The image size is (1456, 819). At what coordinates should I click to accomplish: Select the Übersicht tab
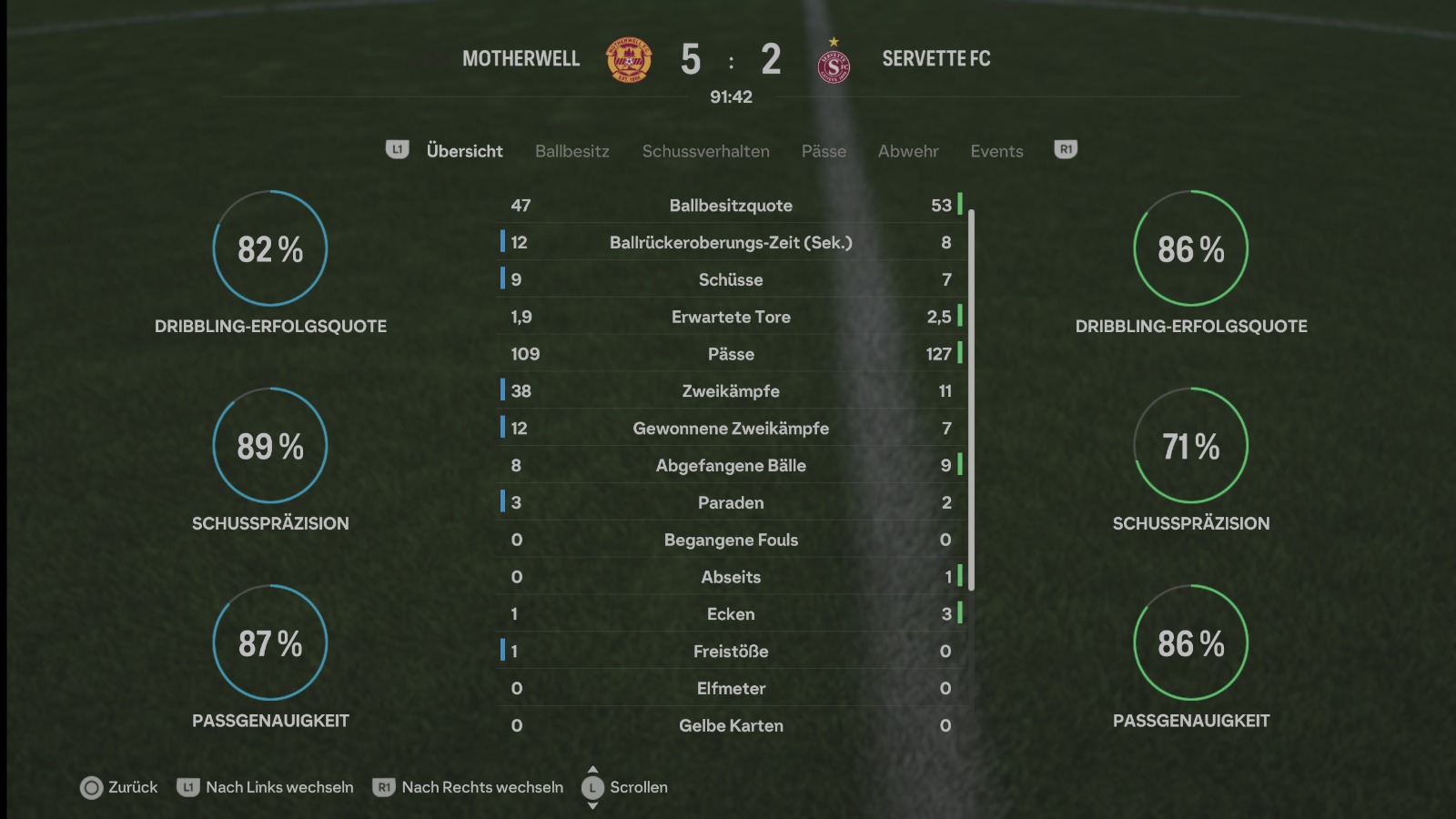point(464,151)
